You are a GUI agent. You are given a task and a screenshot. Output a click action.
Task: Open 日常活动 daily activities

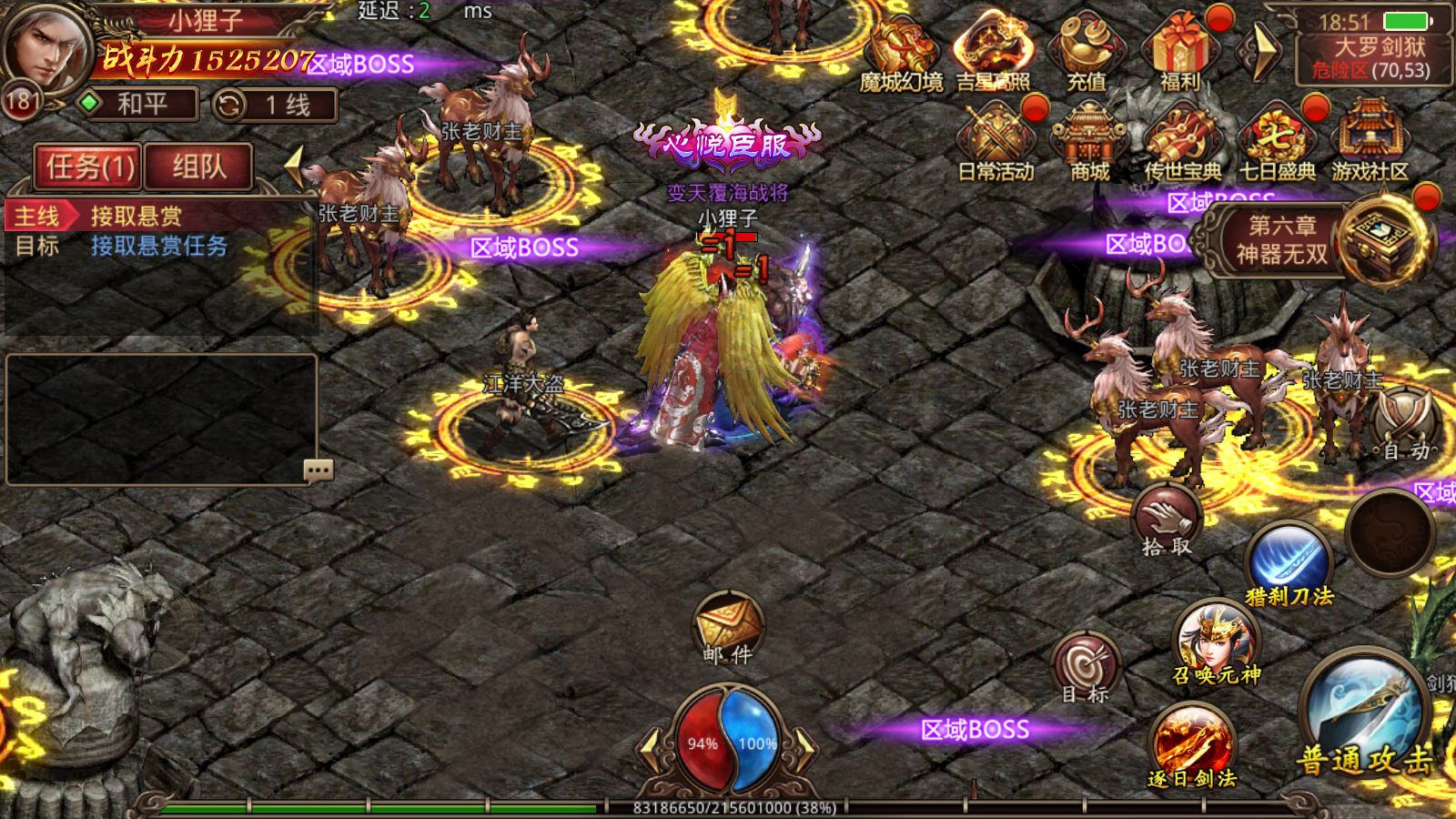coord(996,141)
